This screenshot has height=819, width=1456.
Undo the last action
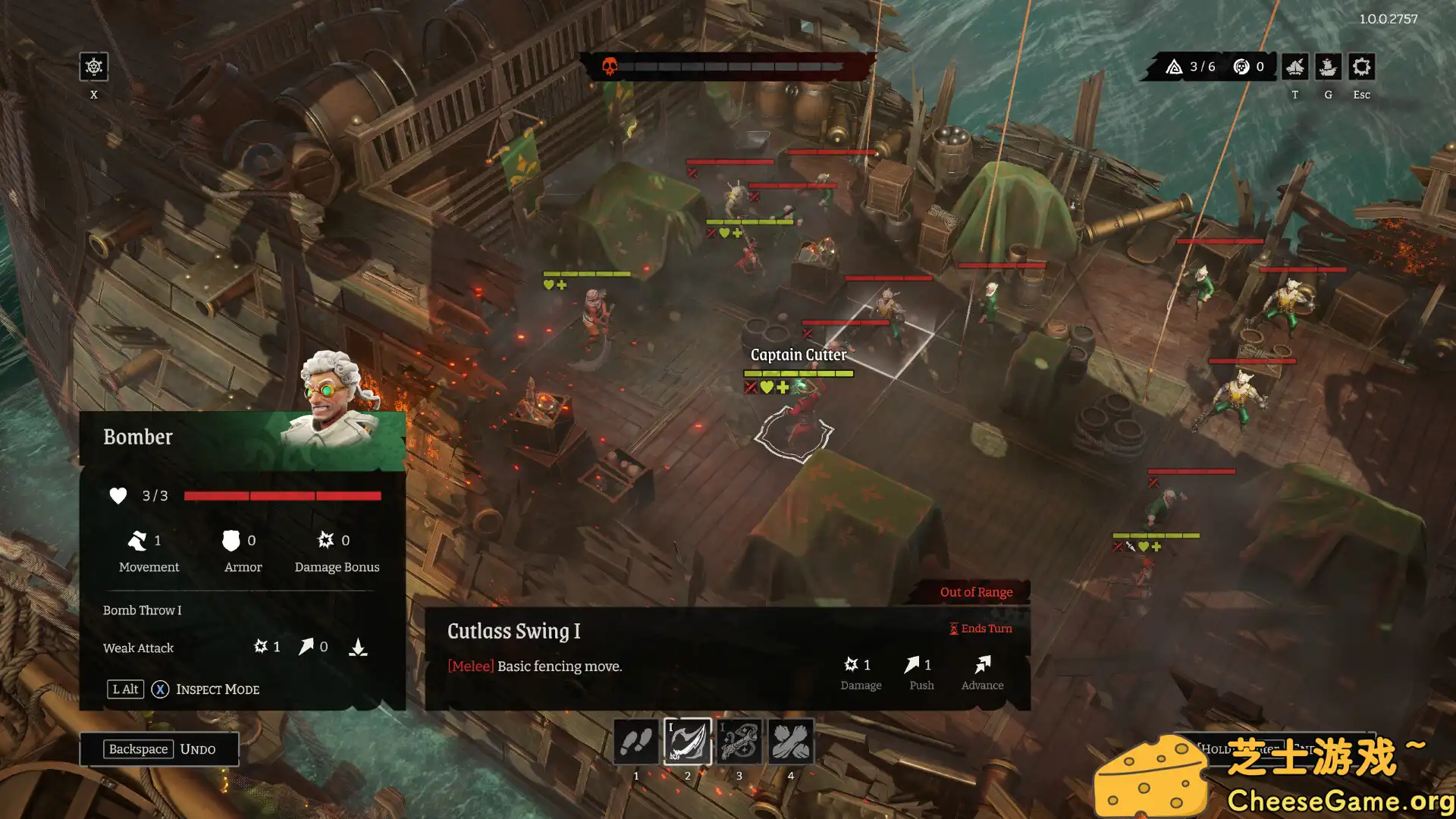159,749
